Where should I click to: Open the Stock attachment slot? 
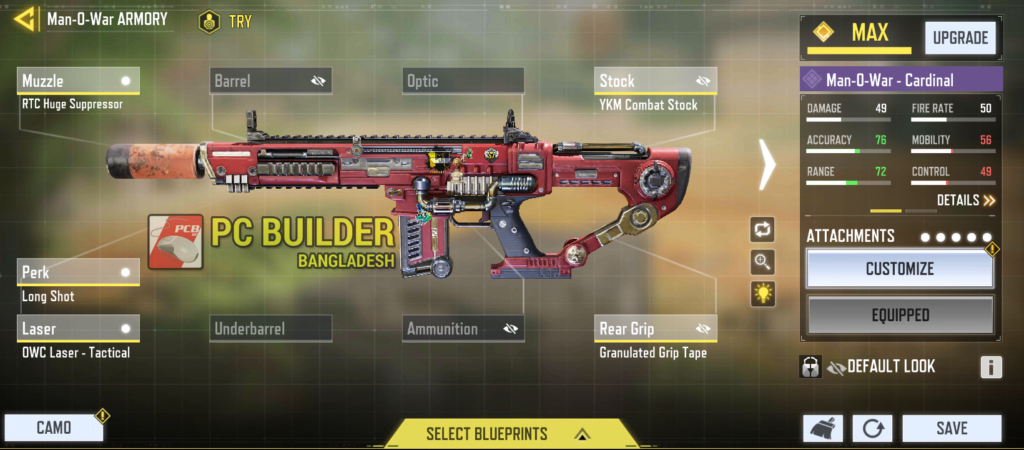(x=655, y=81)
